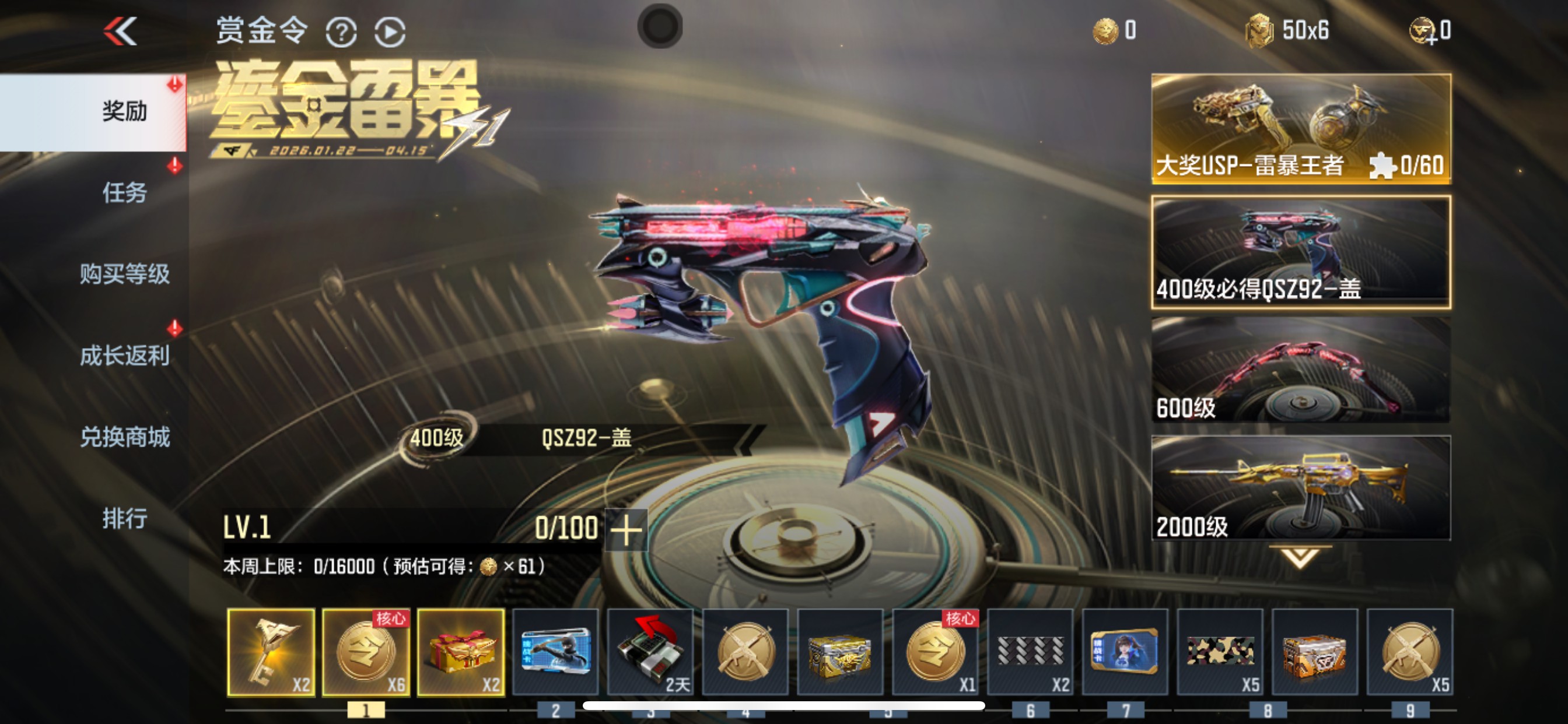Click the crossed-guns medal reward icon

[744, 652]
